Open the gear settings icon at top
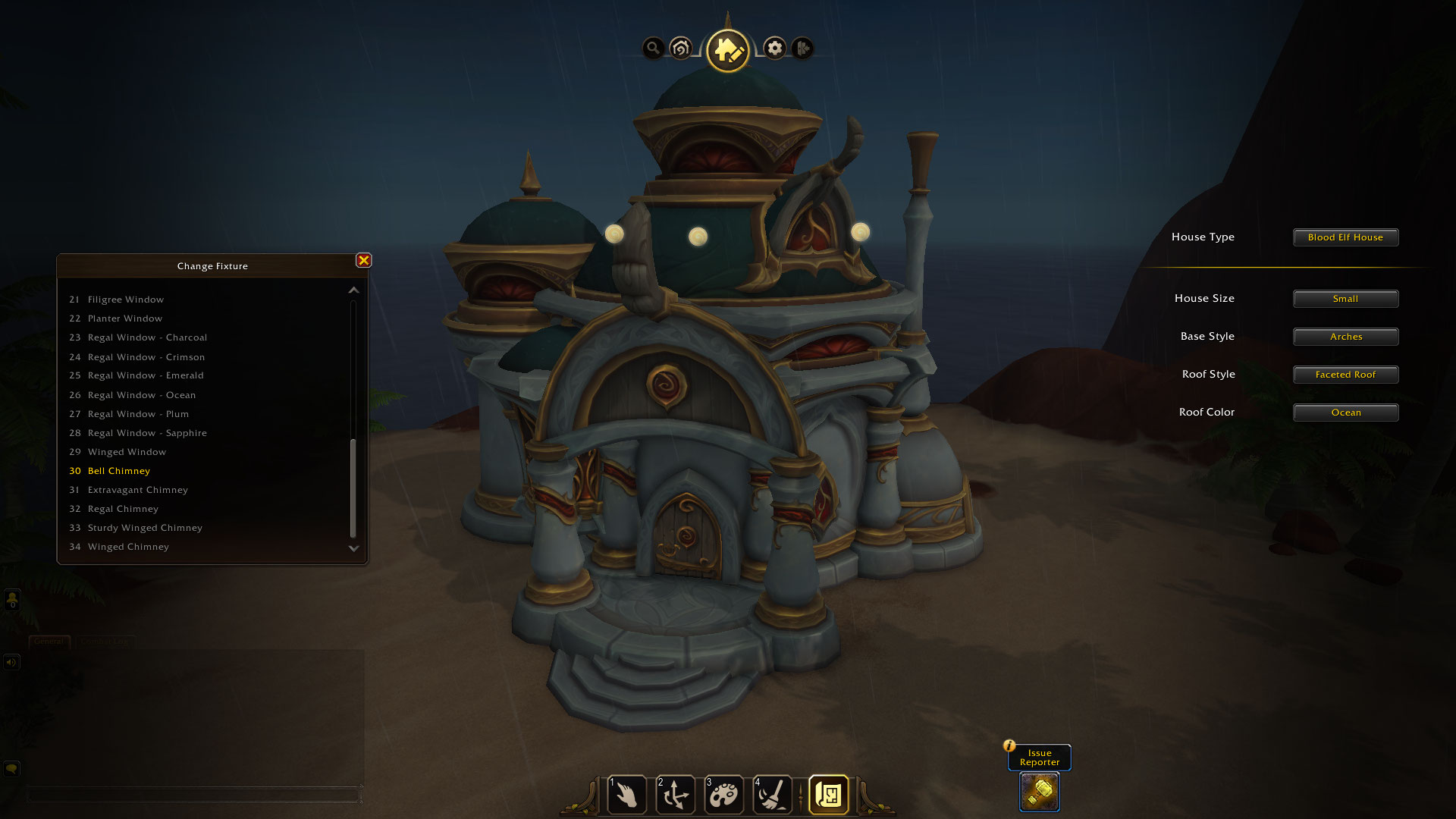 pos(774,49)
